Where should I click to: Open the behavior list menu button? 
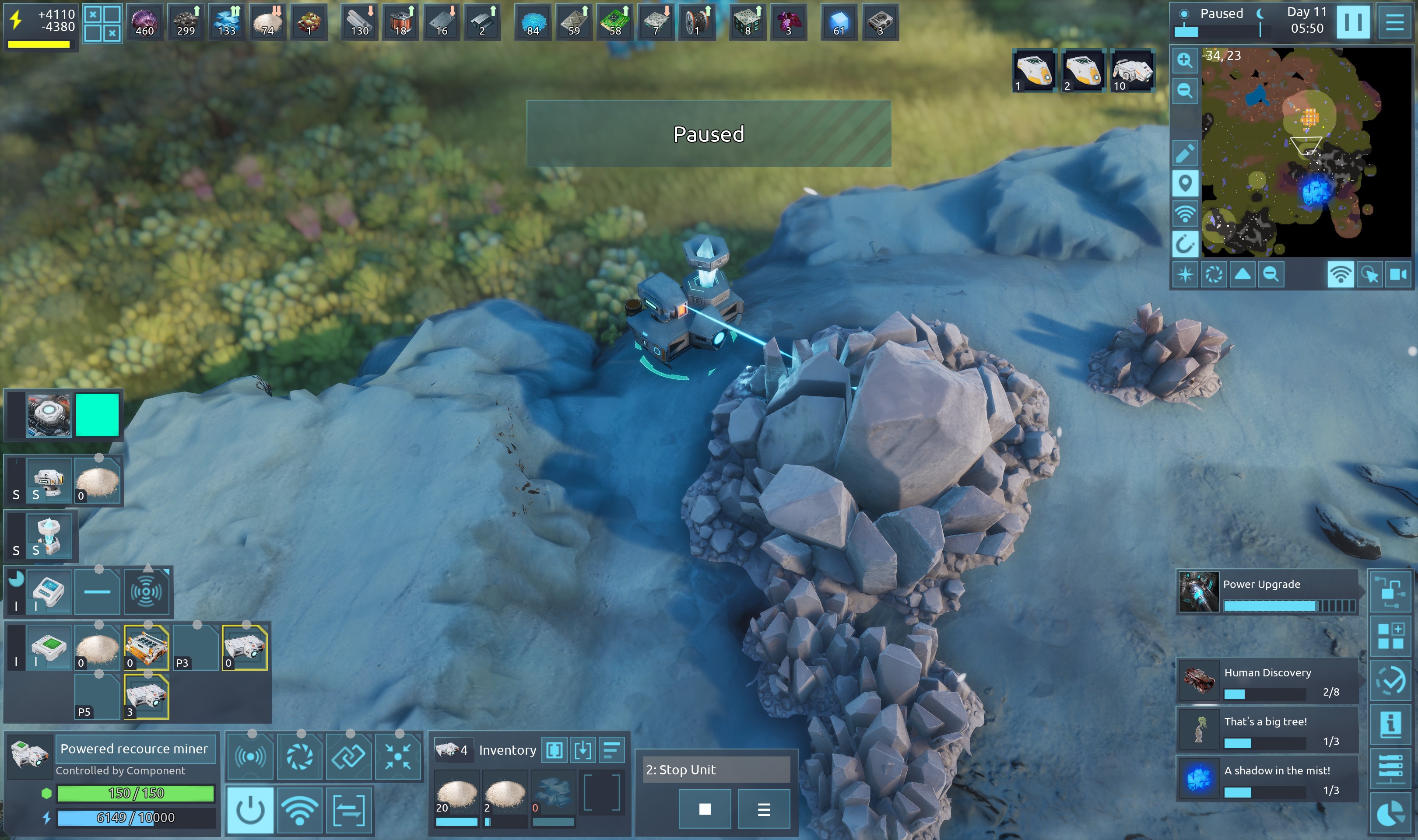(764, 809)
